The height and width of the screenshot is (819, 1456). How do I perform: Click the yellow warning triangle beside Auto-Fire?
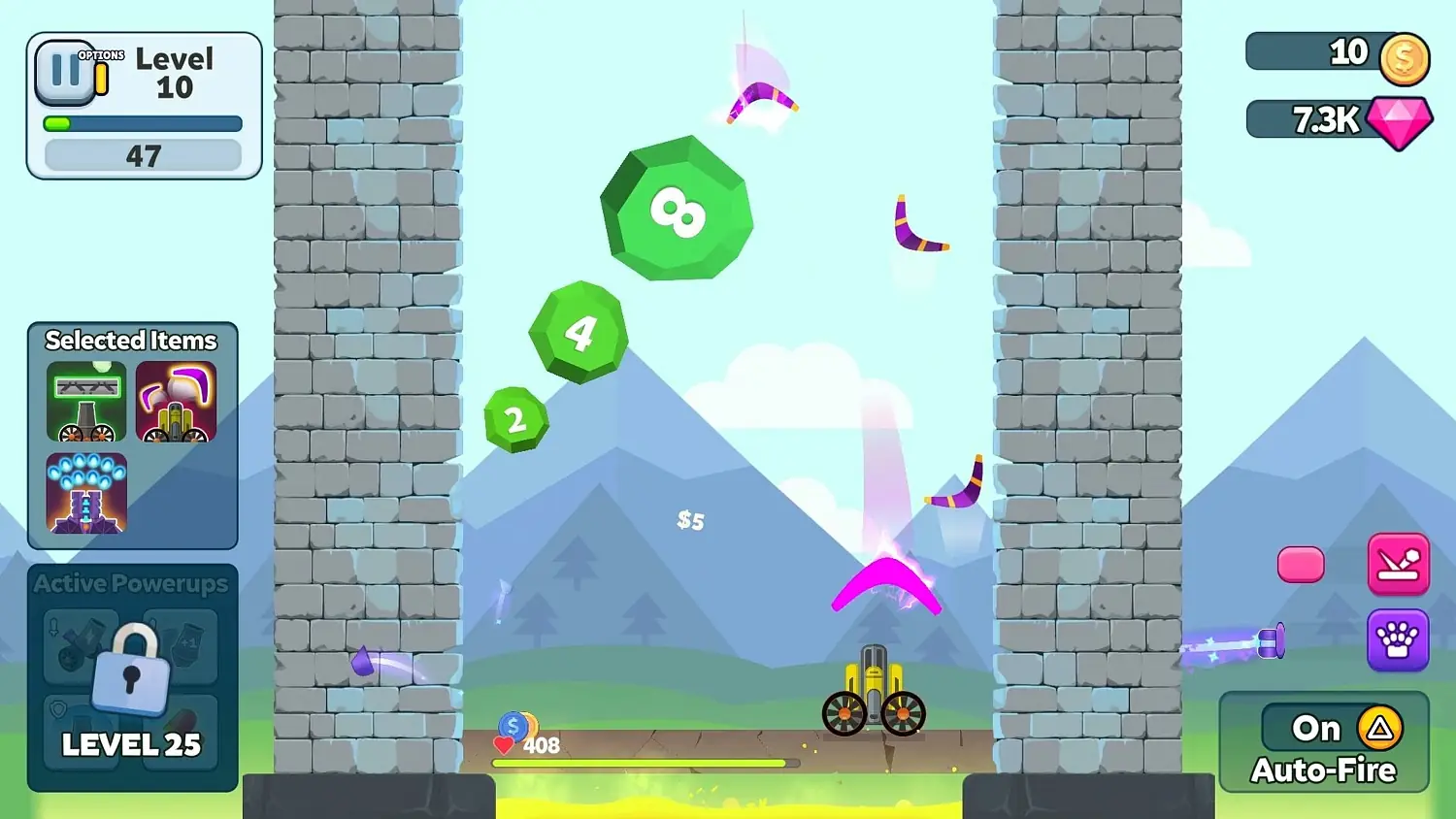click(1378, 728)
